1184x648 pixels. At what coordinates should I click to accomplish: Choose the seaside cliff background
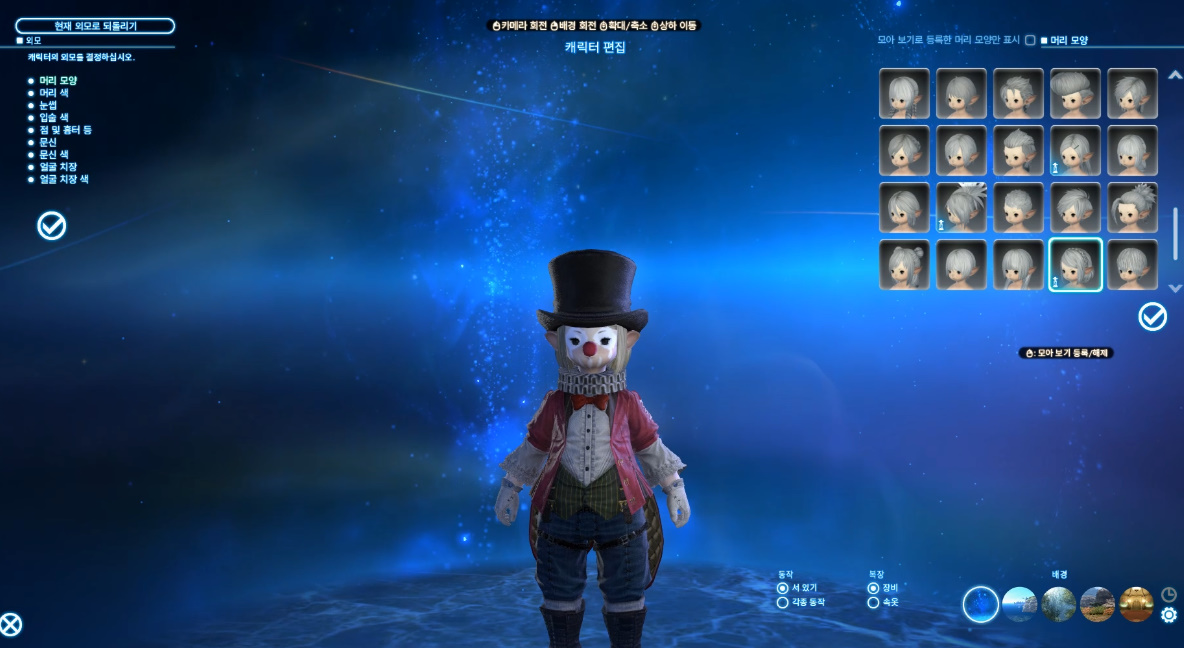(1019, 604)
